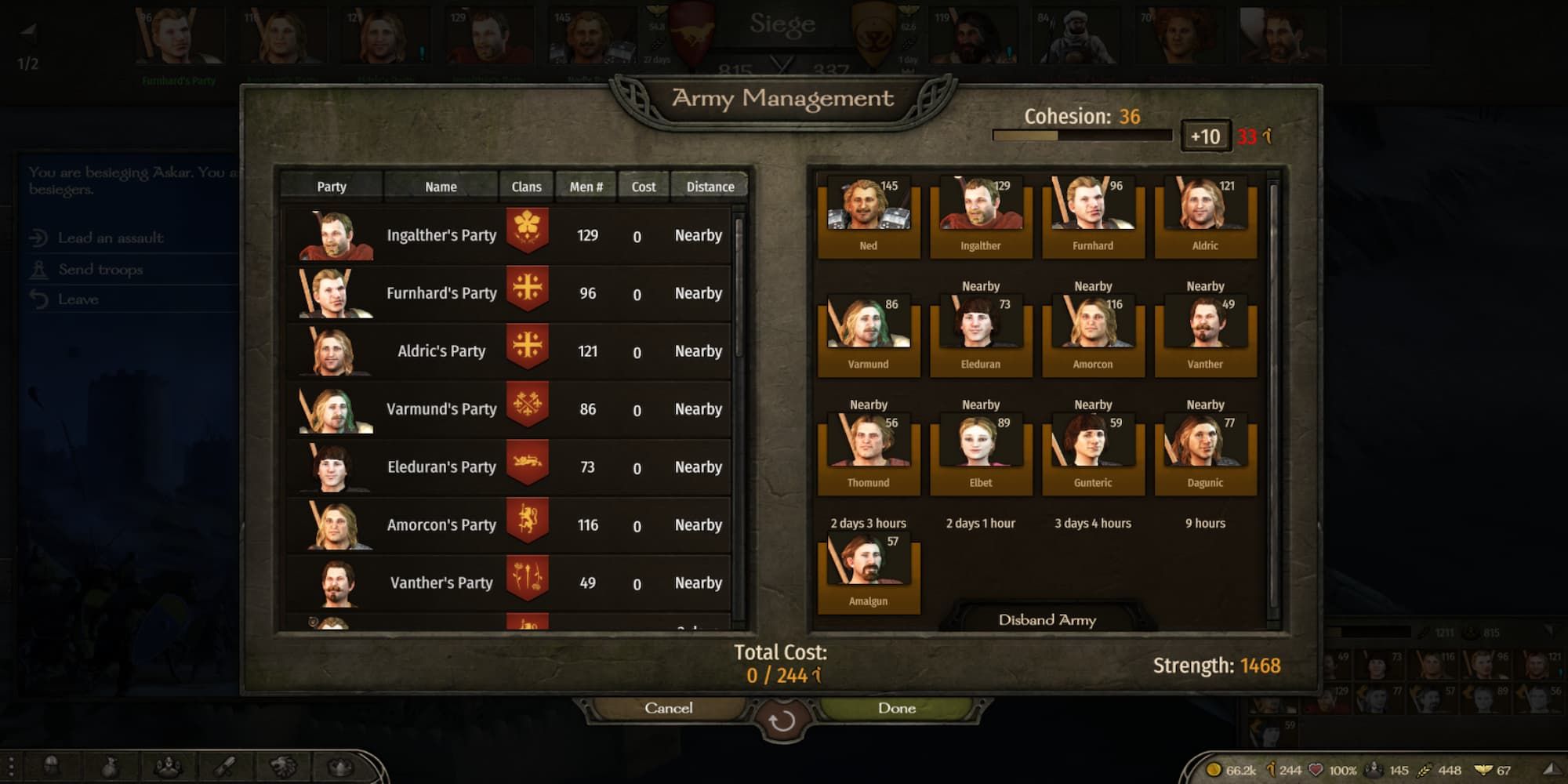Screen dimensions: 1568x784
Task: Choose Amalgun's army card
Action: pyautogui.click(x=869, y=572)
